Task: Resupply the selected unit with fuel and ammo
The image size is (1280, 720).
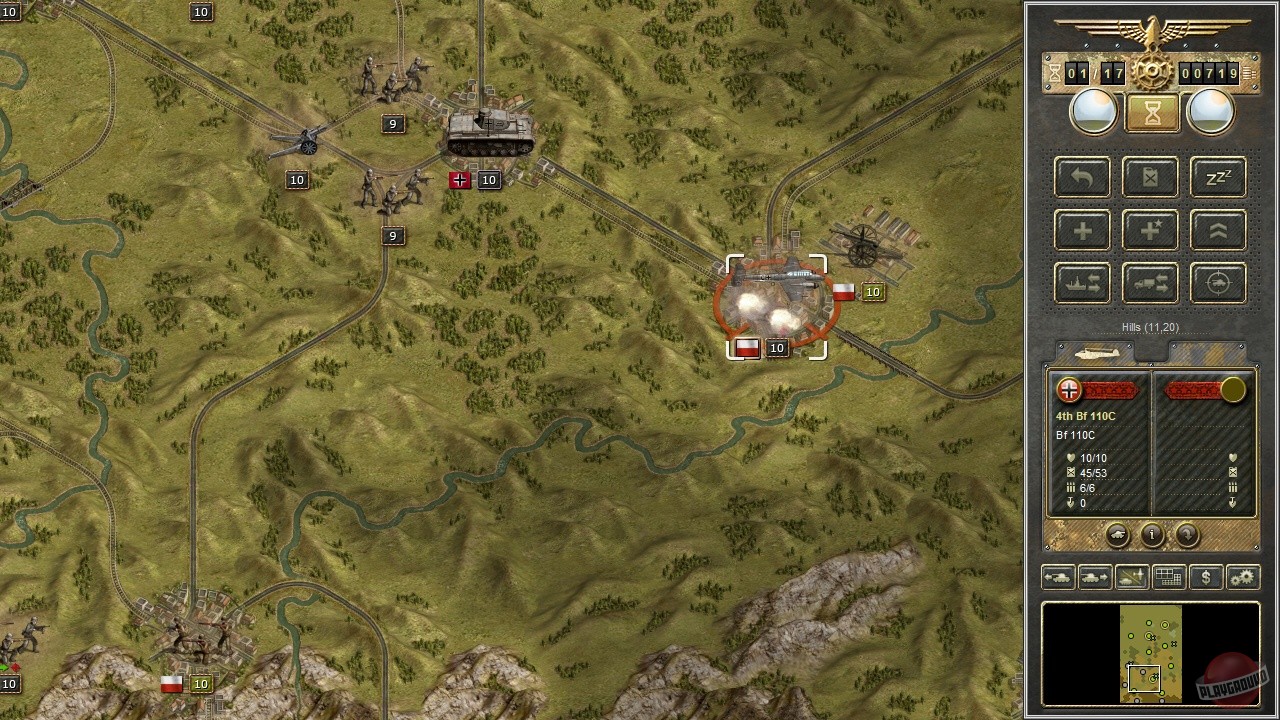Action: 1149,177
